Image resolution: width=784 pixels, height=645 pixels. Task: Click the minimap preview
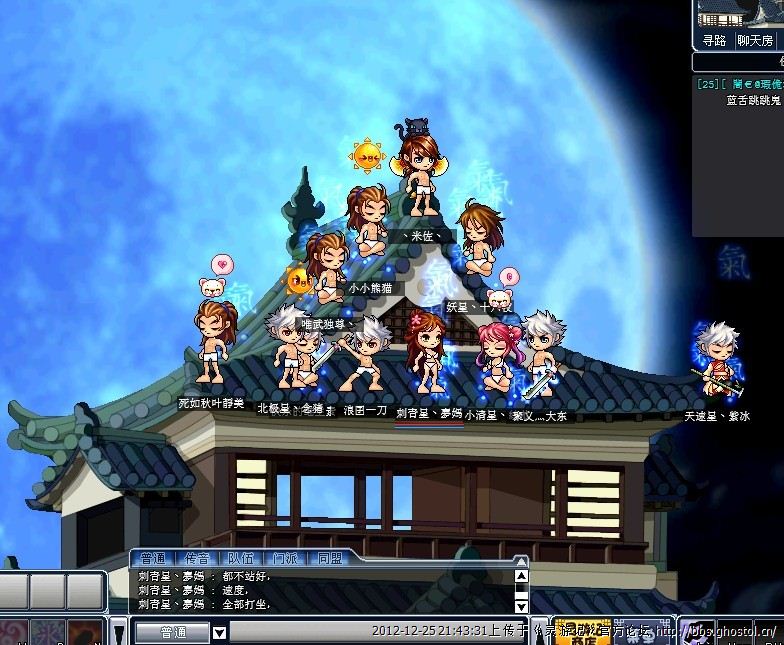pos(738,14)
